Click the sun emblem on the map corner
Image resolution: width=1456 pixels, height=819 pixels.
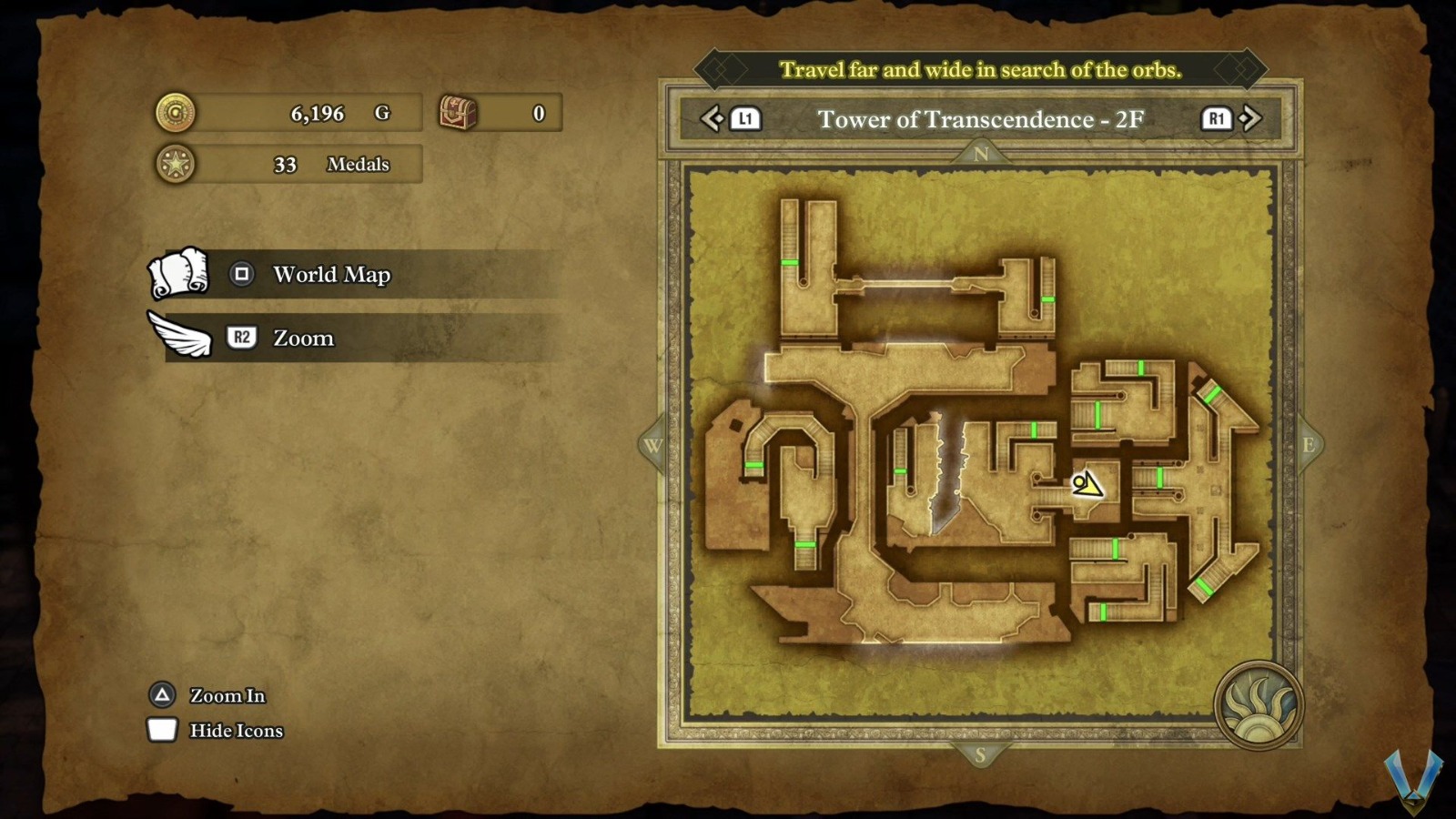1259,706
